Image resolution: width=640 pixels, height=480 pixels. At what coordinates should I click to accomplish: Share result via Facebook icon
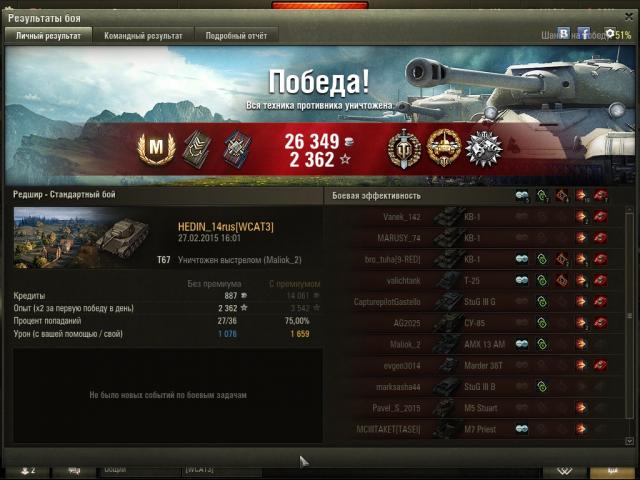(x=584, y=34)
